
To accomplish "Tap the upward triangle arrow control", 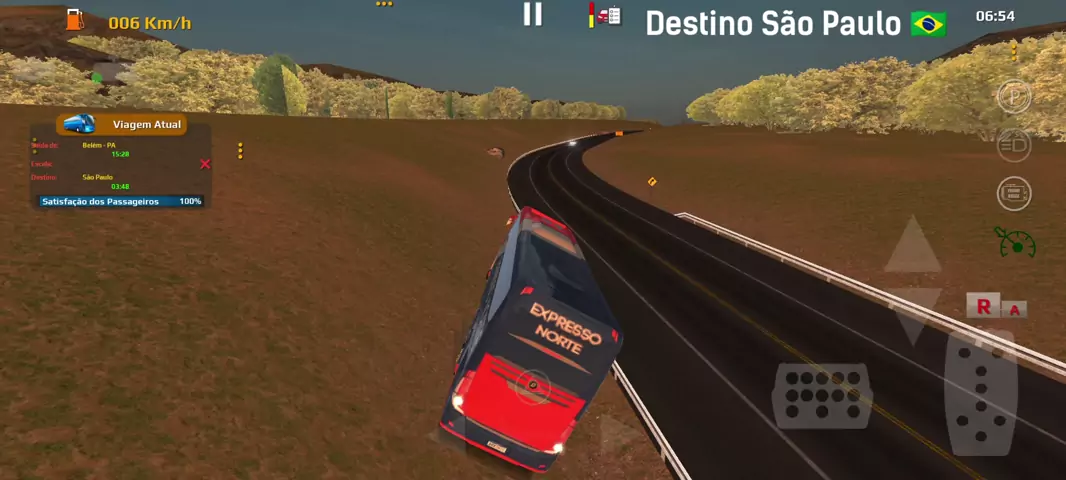I will [x=912, y=247].
